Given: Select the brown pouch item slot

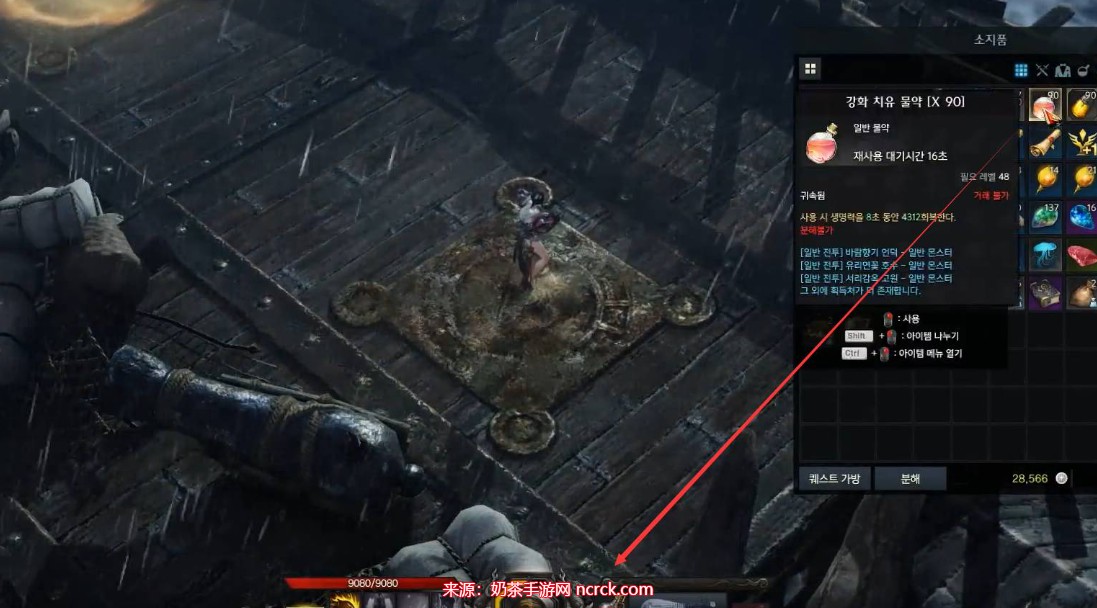Looking at the screenshot, I should 1082,290.
